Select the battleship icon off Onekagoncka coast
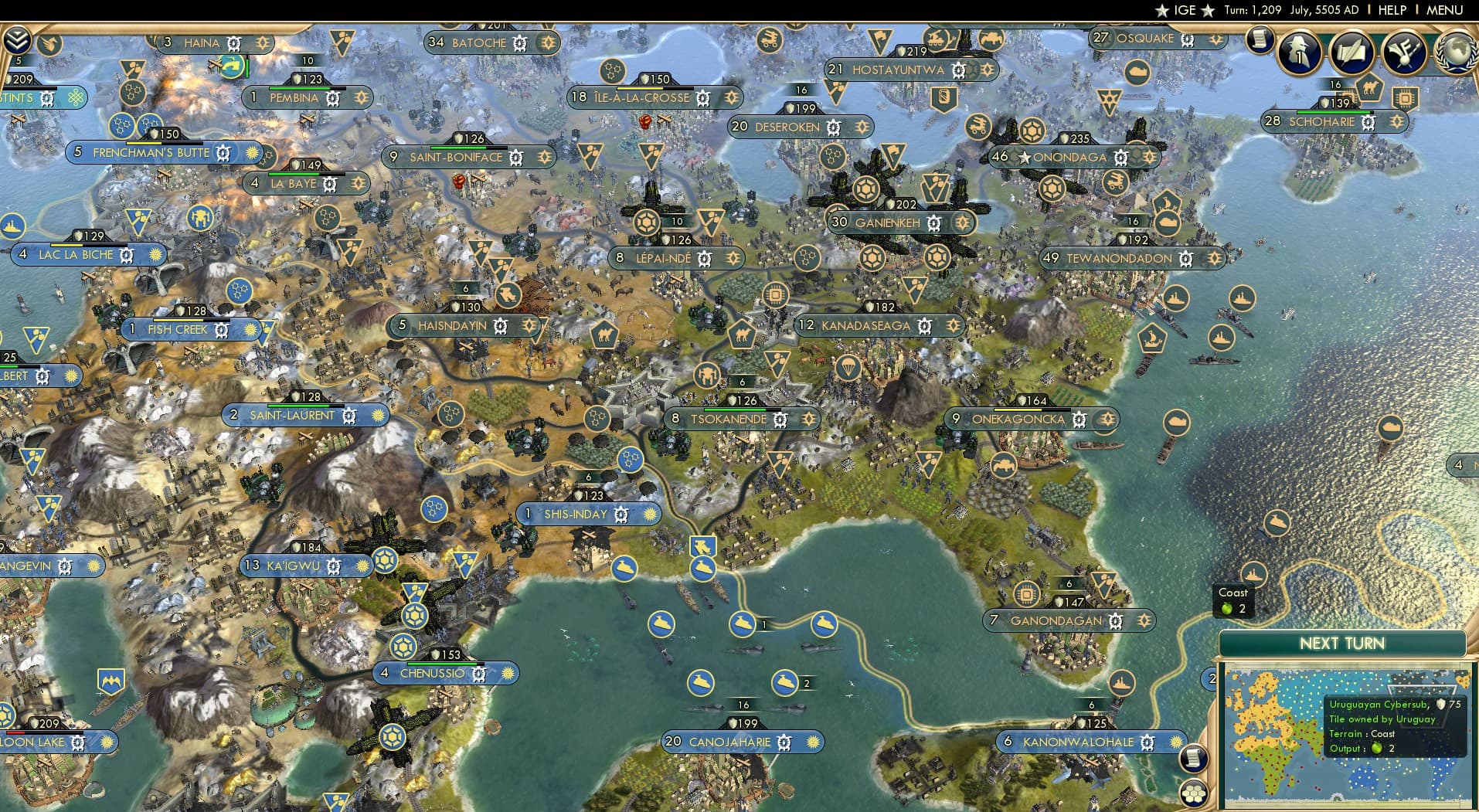The image size is (1479, 812). click(1222, 337)
